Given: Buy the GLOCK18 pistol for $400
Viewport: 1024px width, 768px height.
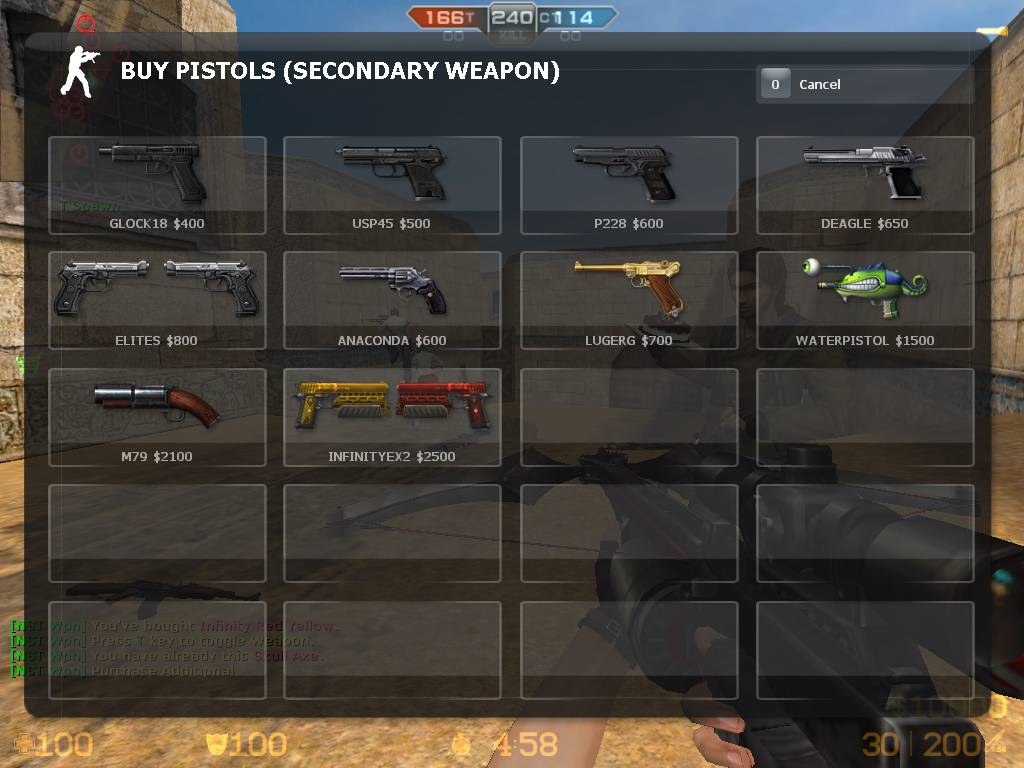Looking at the screenshot, I should click(x=157, y=185).
